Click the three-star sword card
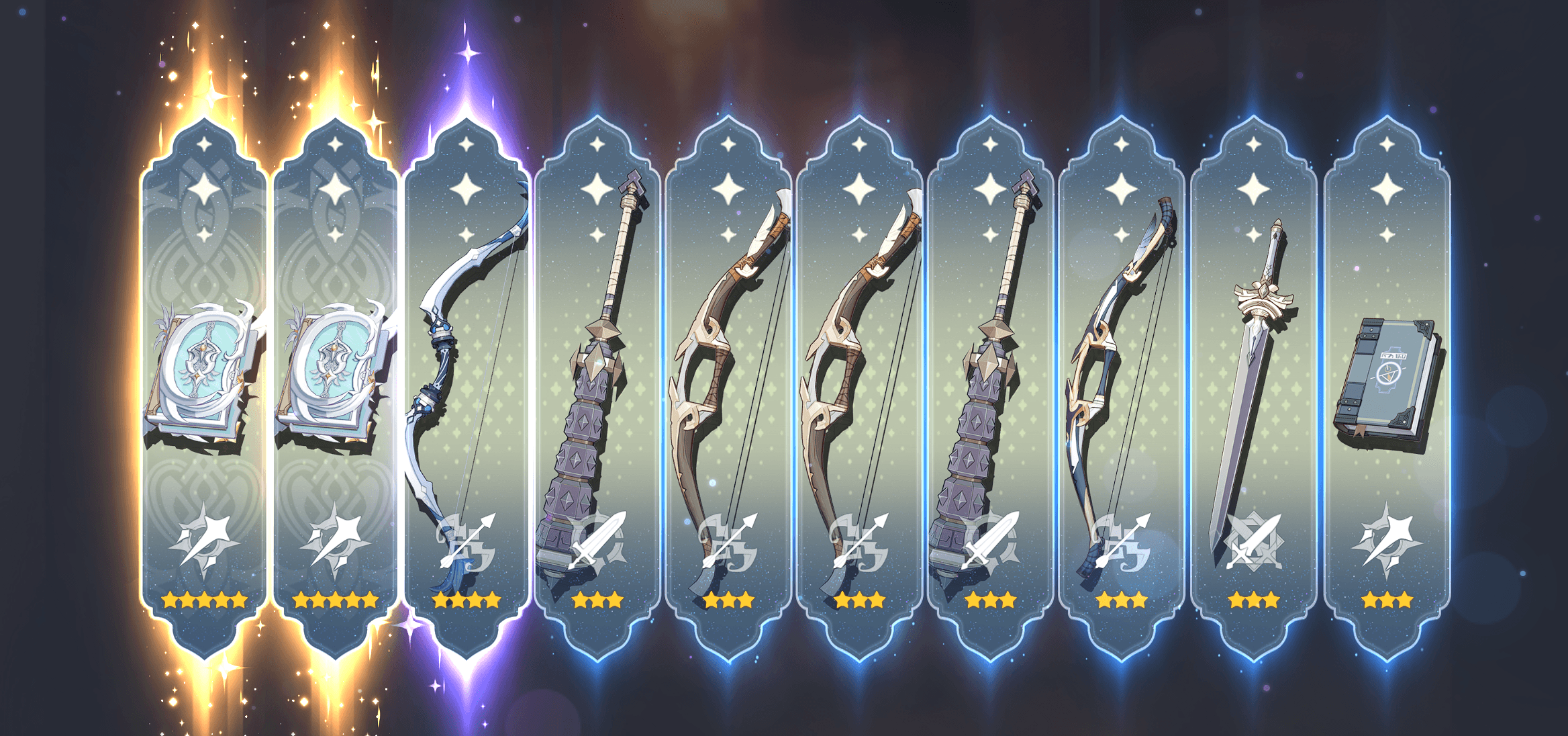The width and height of the screenshot is (1568, 736). point(1253,389)
